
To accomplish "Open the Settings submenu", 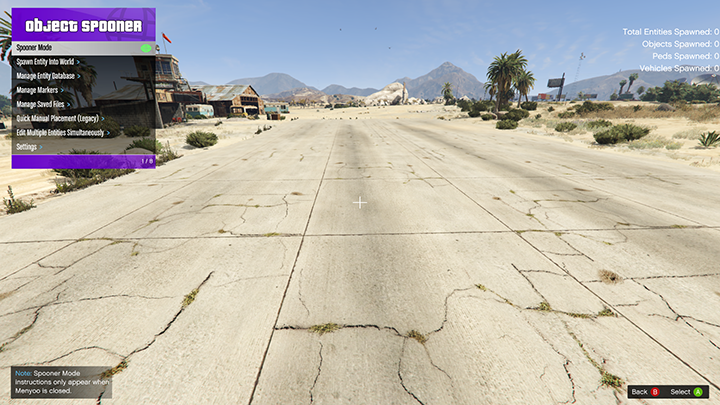I will coord(83,147).
